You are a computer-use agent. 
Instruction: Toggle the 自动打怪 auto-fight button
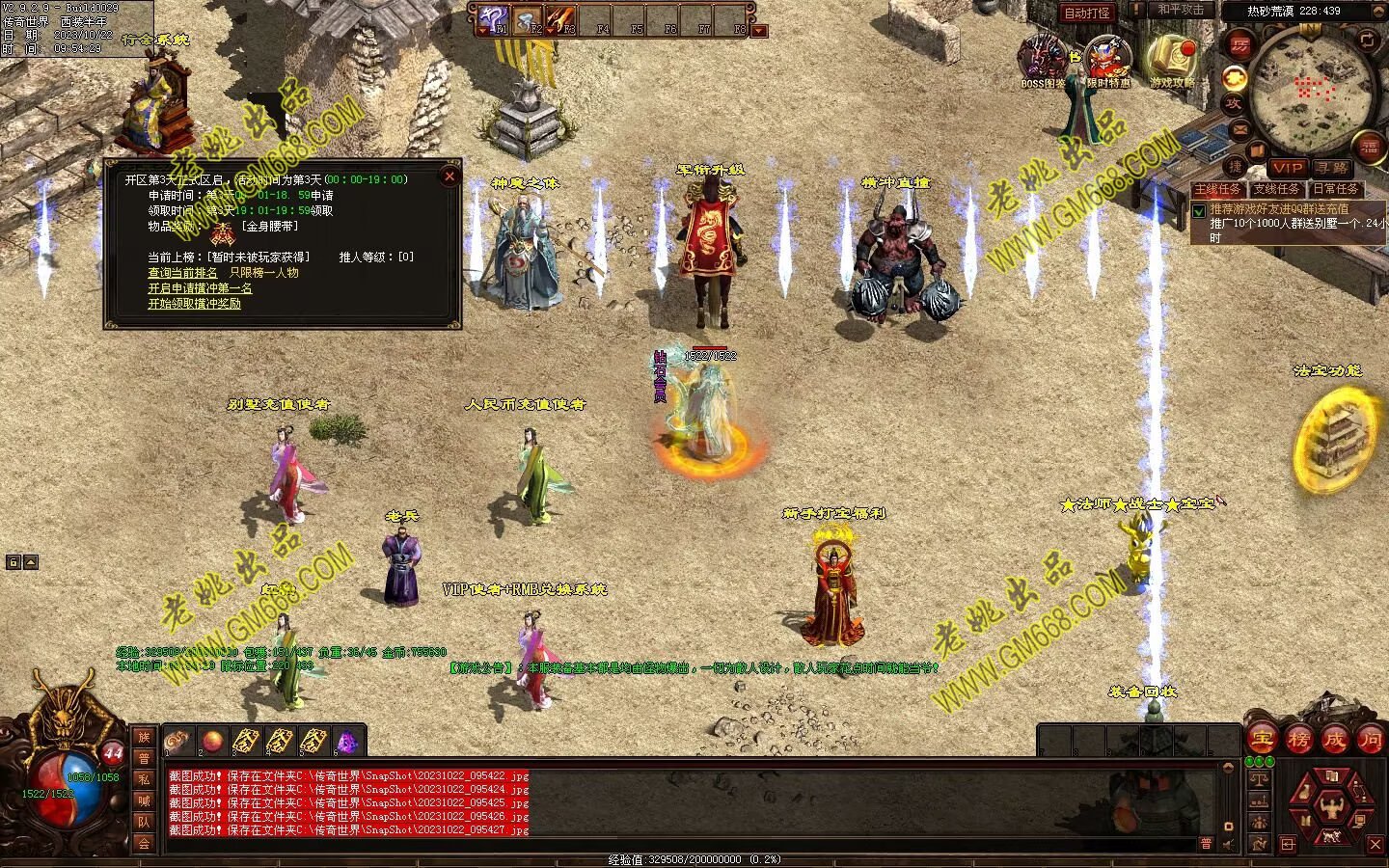[x=1087, y=13]
